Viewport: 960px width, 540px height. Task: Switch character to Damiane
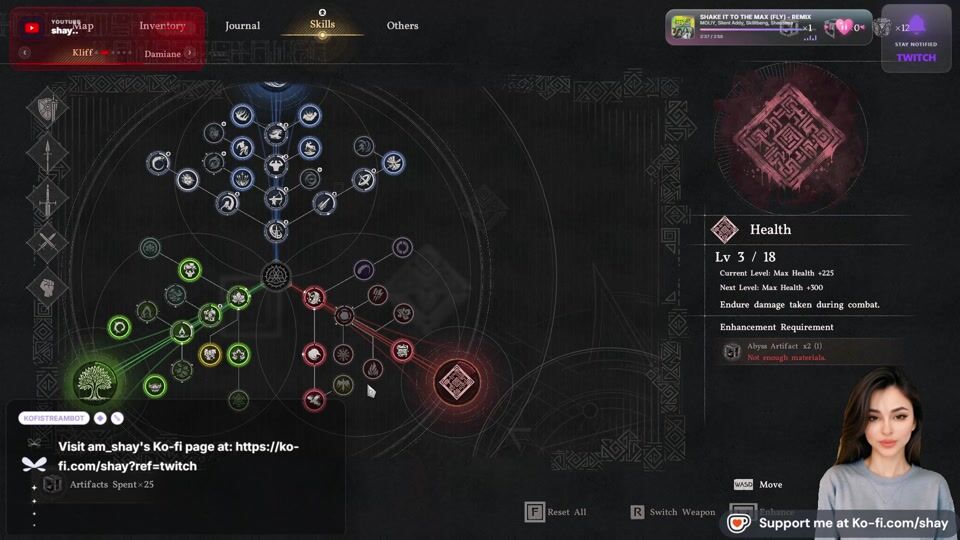162,54
